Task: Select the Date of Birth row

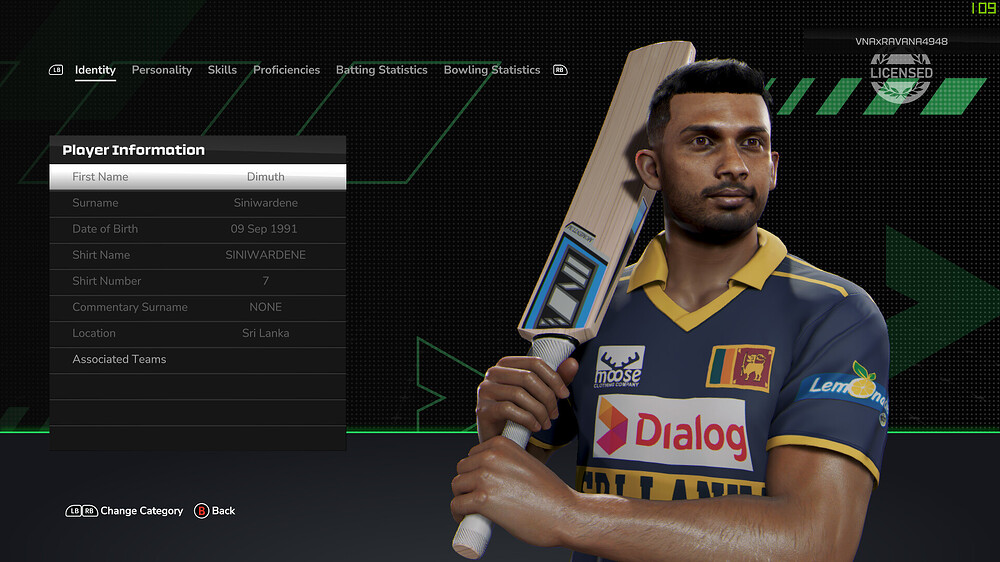Action: pyautogui.click(x=198, y=229)
